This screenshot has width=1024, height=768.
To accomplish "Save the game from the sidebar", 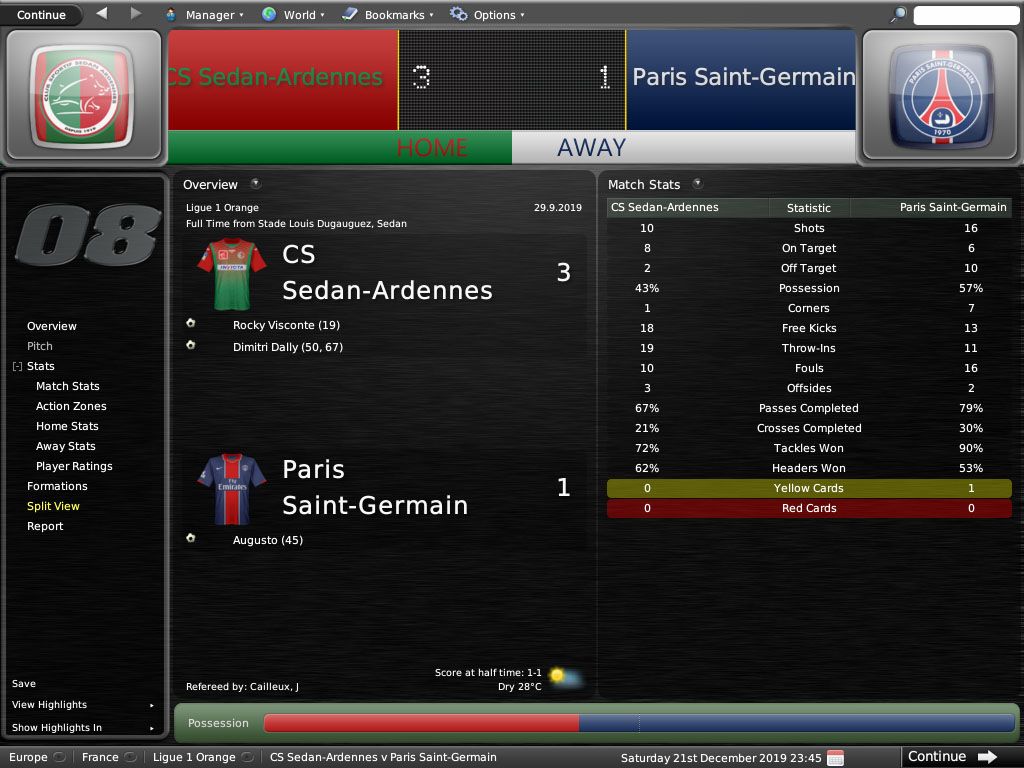I will pyautogui.click(x=24, y=684).
